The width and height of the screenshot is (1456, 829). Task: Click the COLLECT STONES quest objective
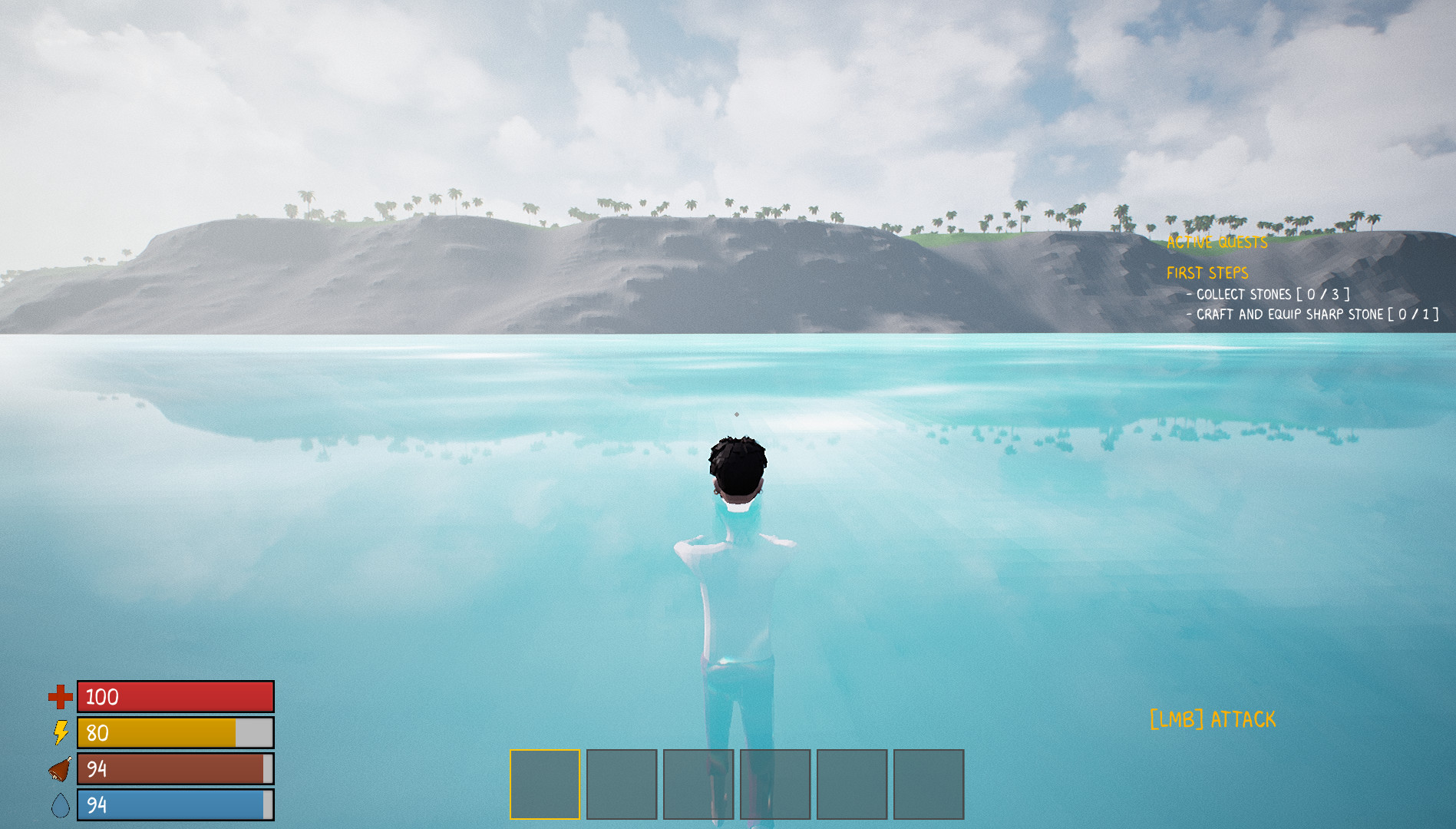(1266, 294)
